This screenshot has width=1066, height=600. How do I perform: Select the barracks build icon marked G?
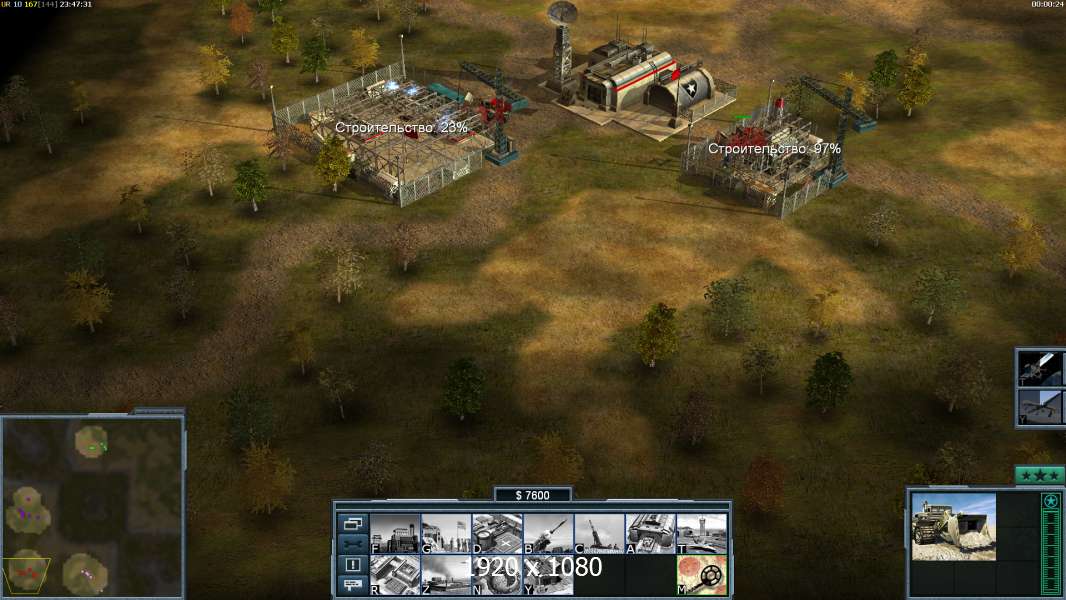[446, 533]
